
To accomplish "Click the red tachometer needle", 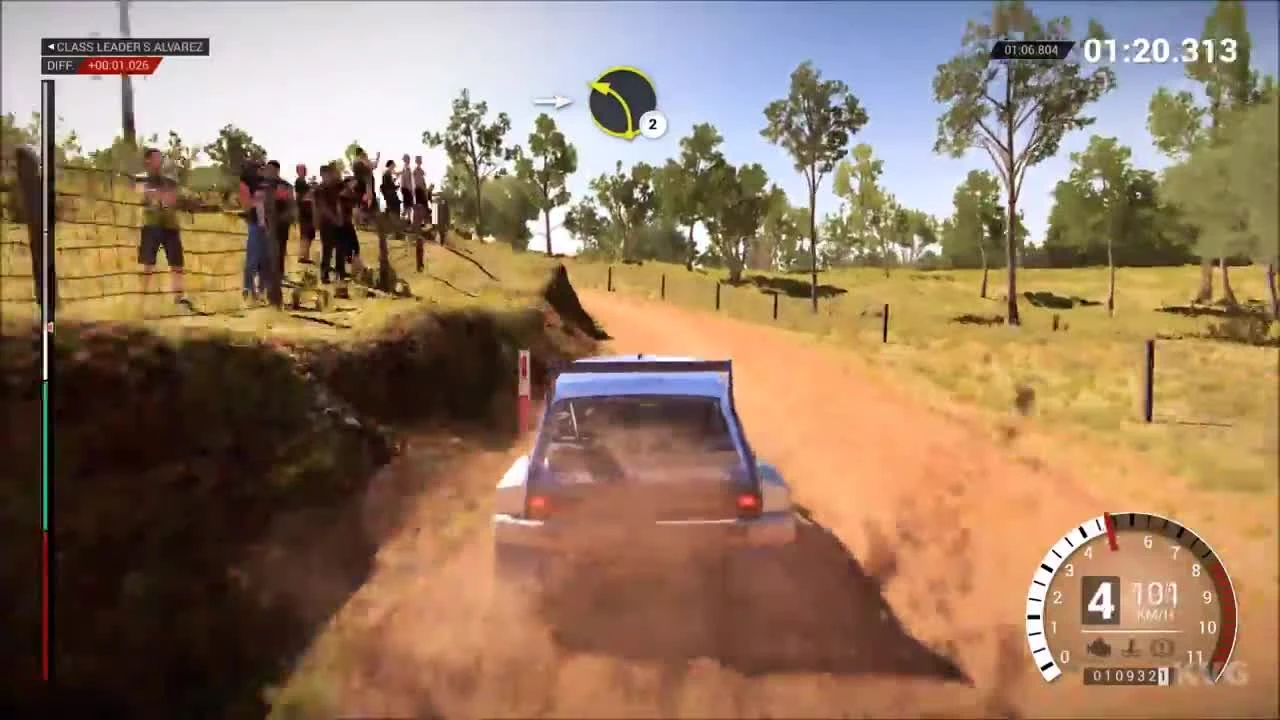I will (1111, 530).
